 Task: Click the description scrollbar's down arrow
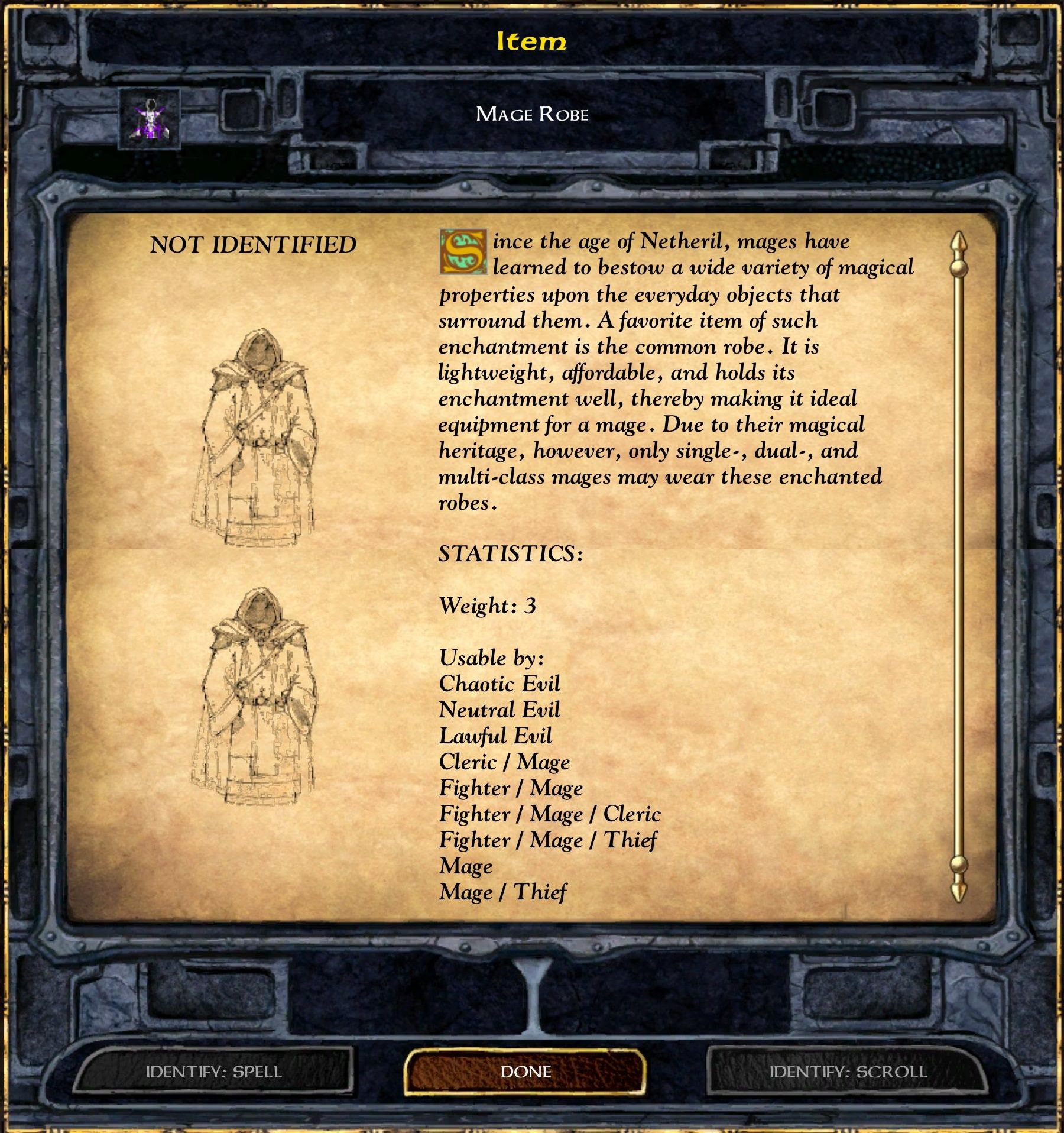point(958,890)
